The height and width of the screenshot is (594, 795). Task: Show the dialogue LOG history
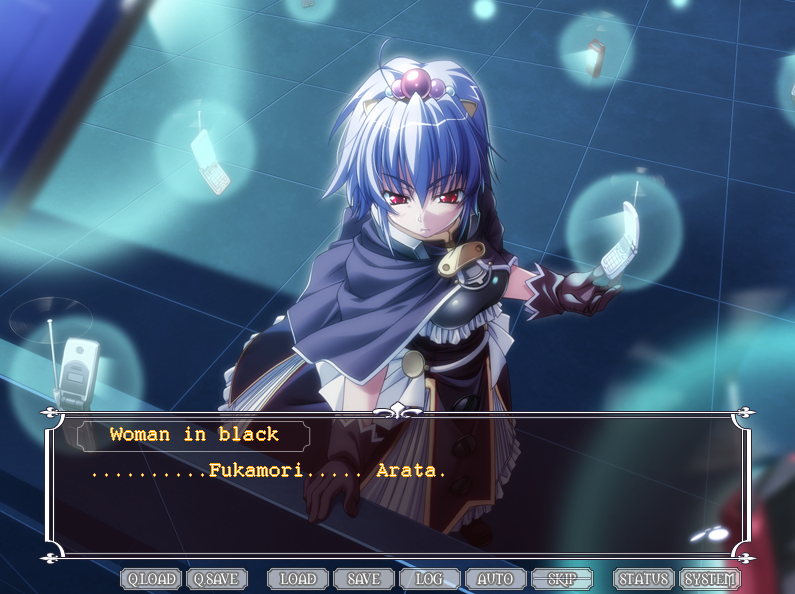[x=430, y=579]
